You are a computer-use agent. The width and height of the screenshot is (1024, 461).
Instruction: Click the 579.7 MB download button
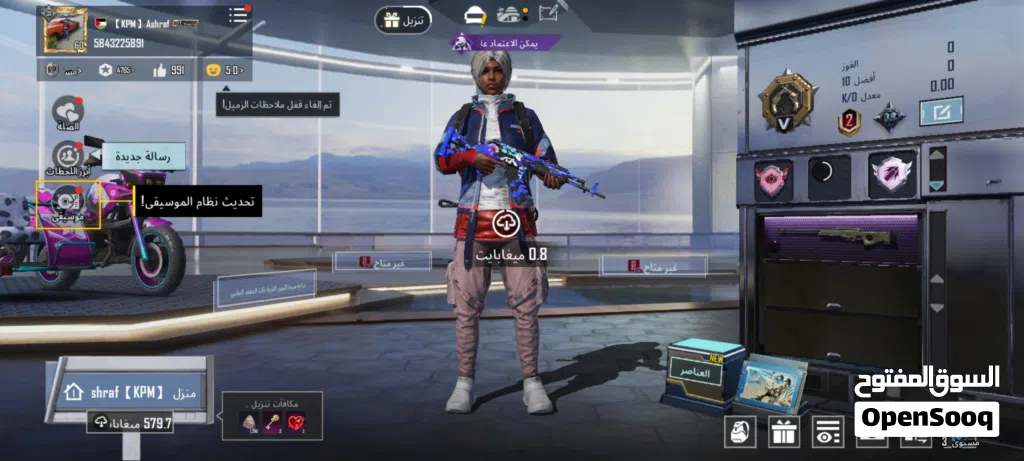[131, 423]
